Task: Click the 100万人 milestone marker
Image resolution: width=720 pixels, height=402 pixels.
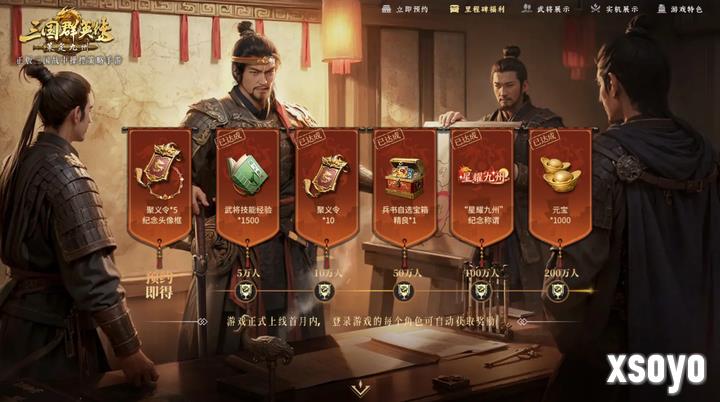Action: (x=481, y=291)
